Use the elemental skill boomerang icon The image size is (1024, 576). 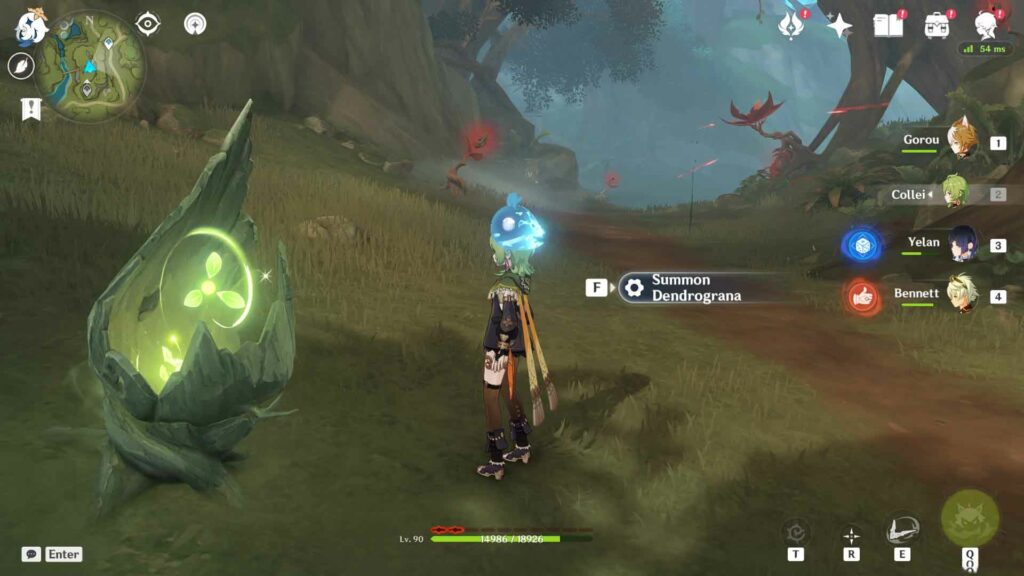click(x=902, y=530)
